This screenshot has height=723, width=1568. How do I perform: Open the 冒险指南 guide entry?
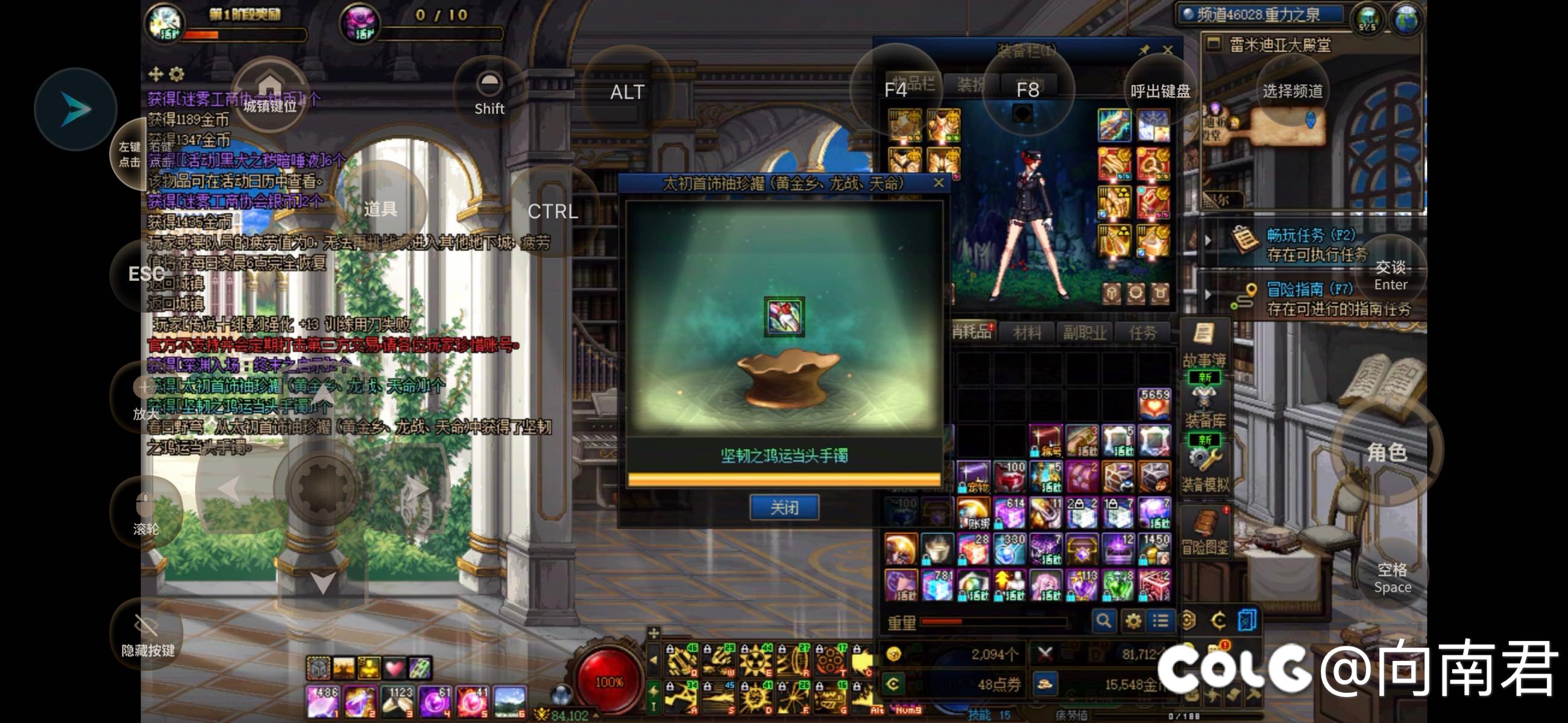click(1309, 298)
